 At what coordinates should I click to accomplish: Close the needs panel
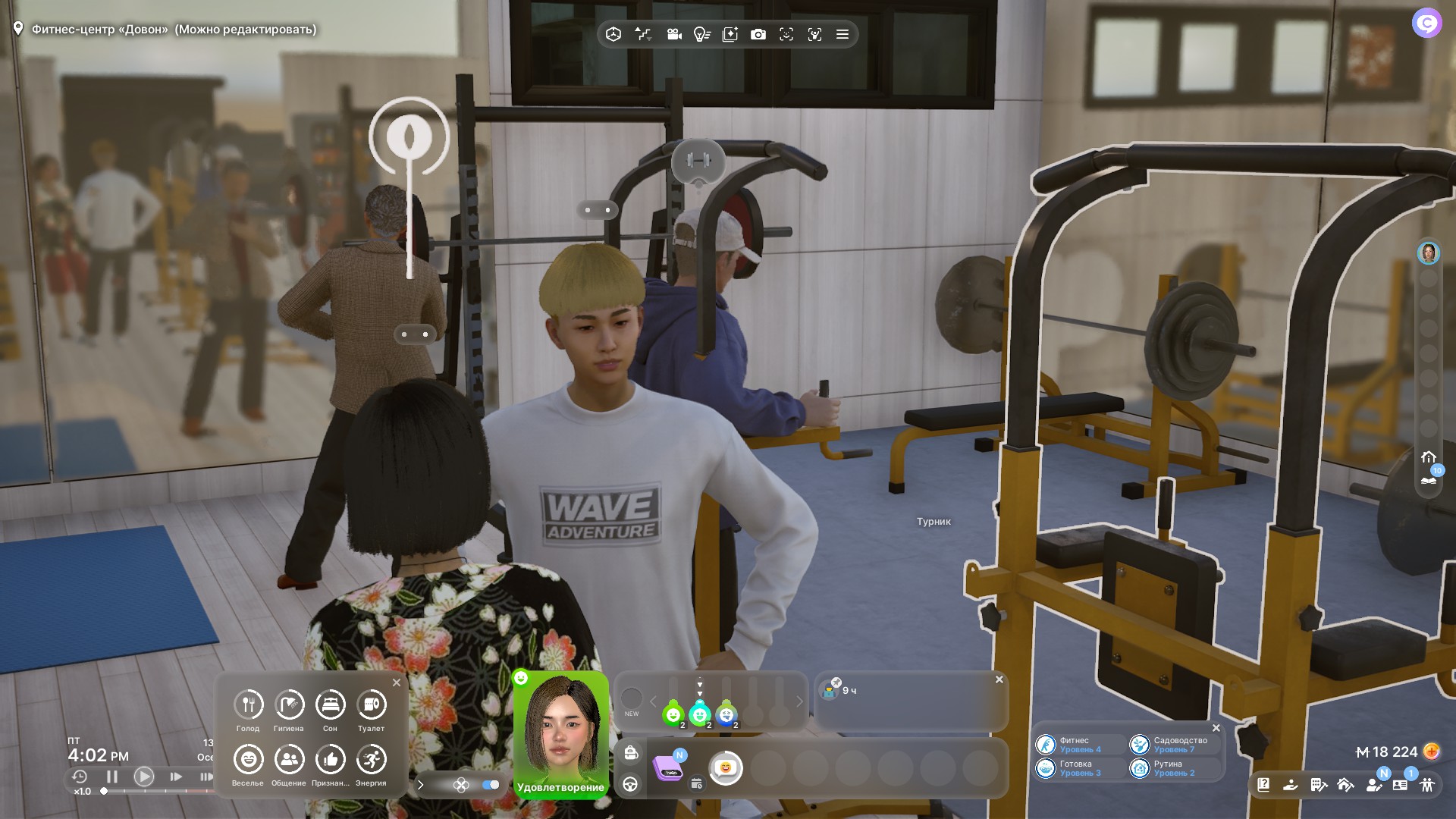(x=397, y=682)
